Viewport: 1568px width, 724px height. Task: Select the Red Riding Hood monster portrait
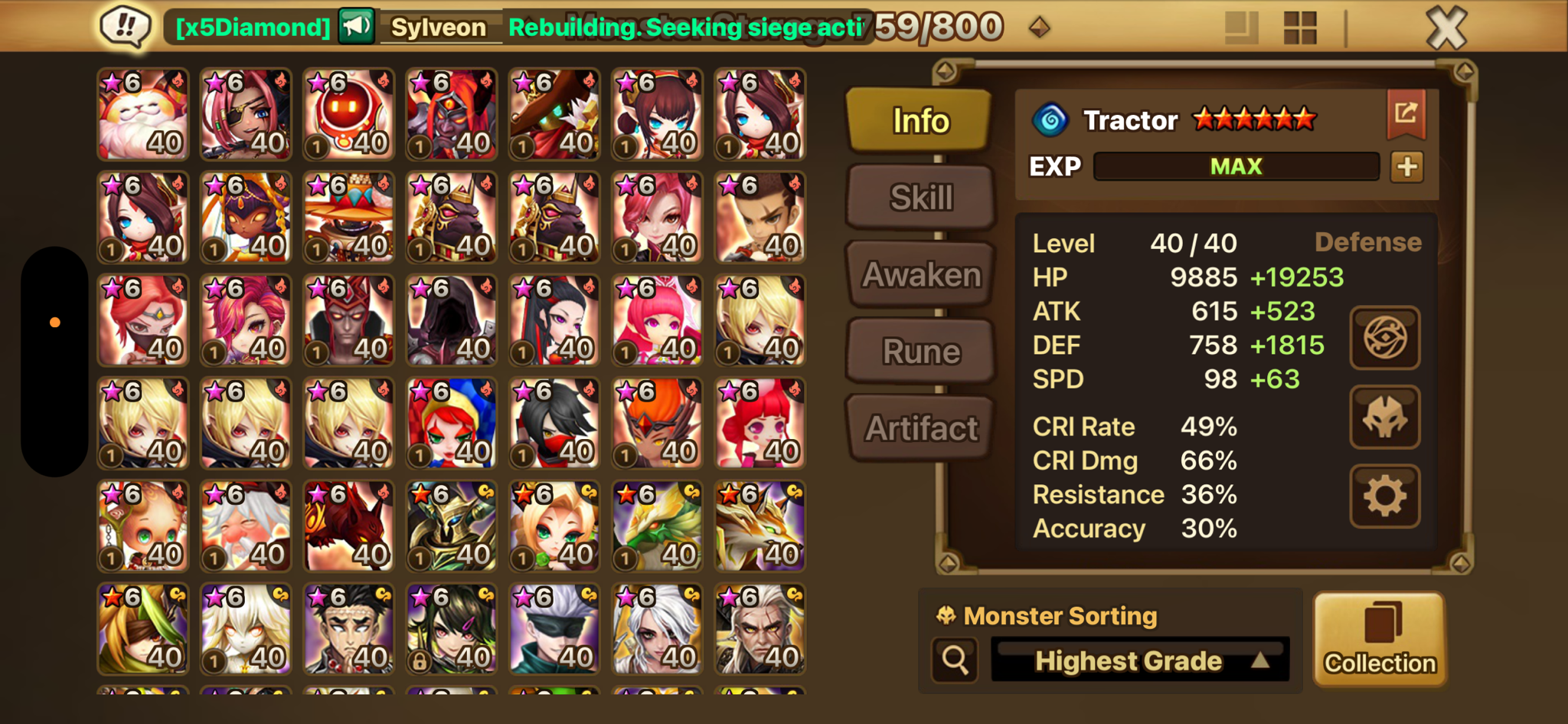(x=452, y=423)
